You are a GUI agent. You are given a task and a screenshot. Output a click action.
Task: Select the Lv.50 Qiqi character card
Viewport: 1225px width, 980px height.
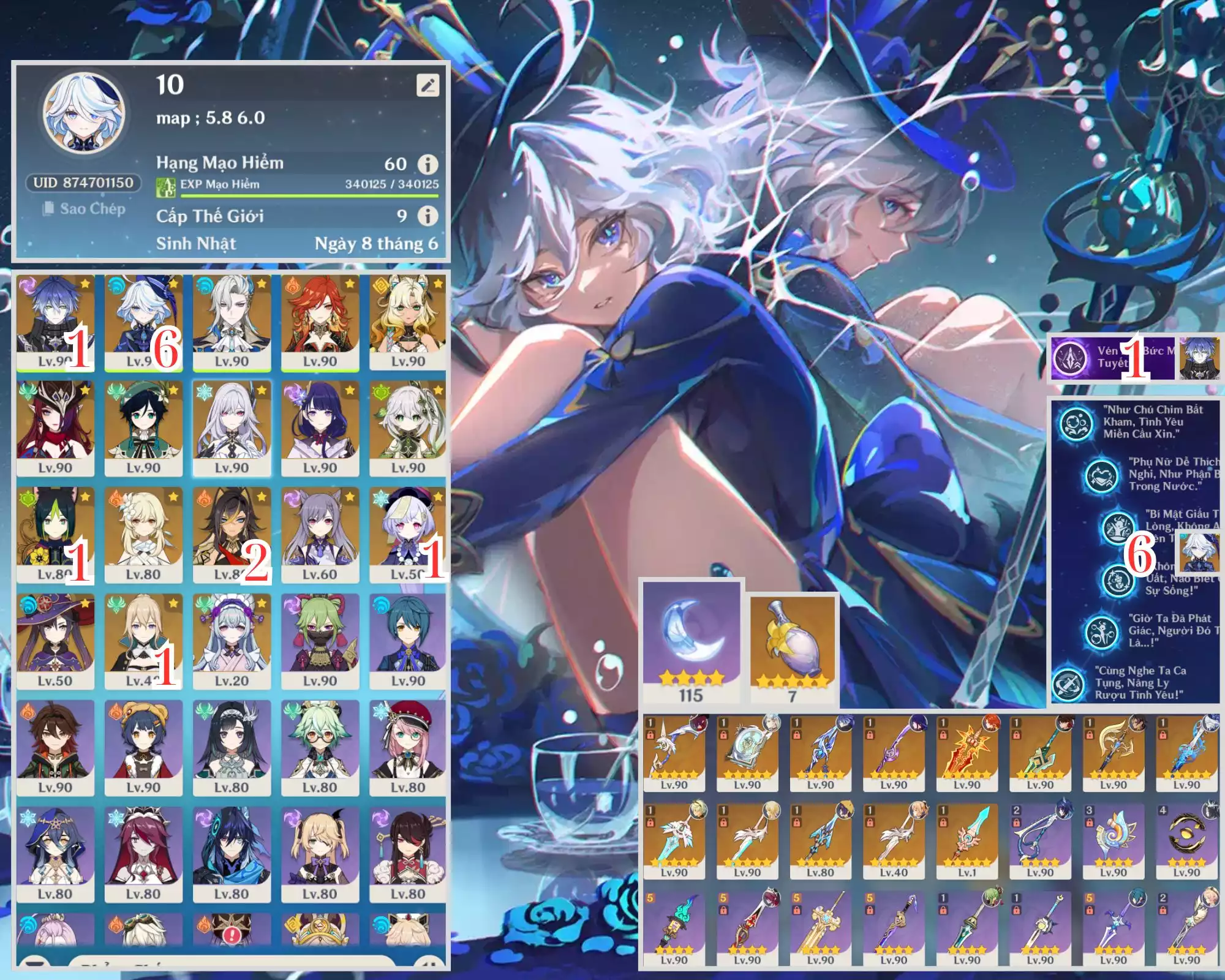point(407,535)
